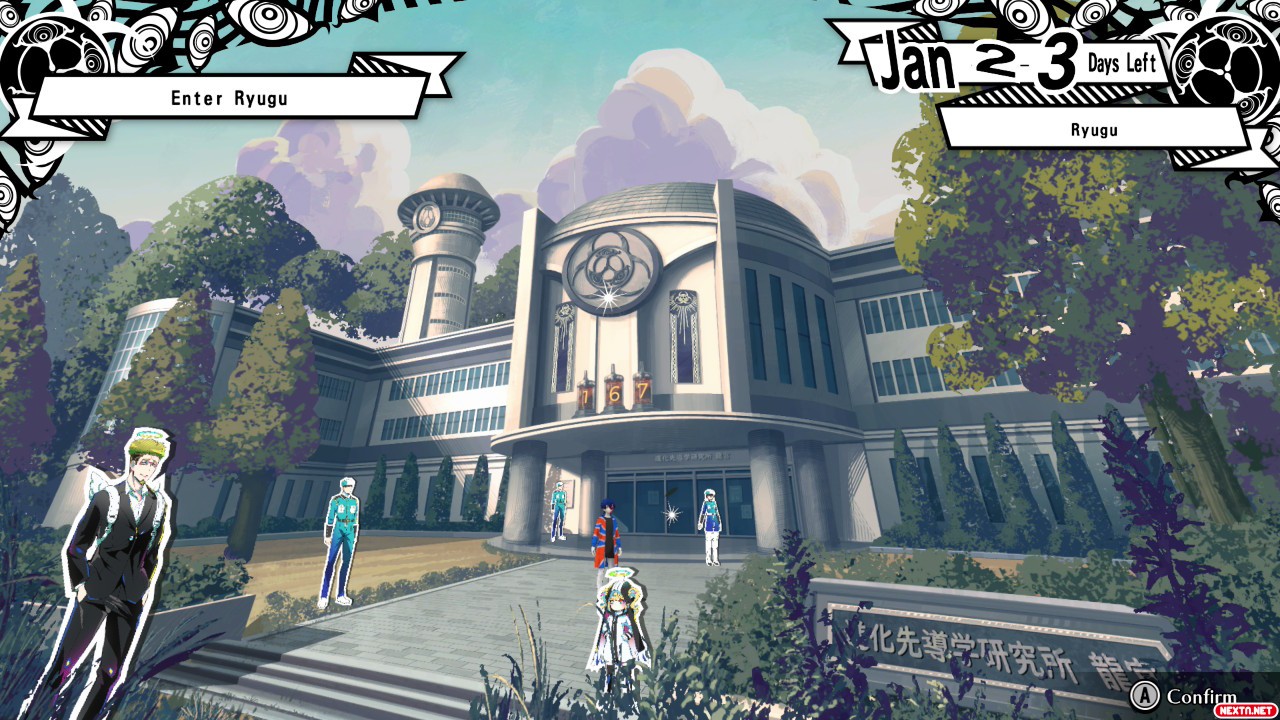This screenshot has width=1280, height=720.
Task: Examine the sparkle marker at the entrance door
Action: [673, 514]
